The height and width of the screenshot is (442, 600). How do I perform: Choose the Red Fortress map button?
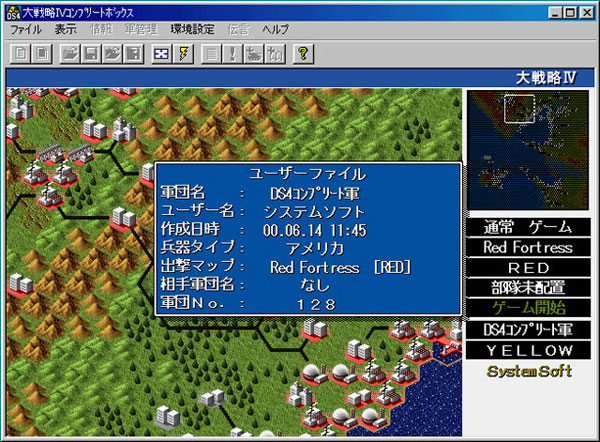527,247
